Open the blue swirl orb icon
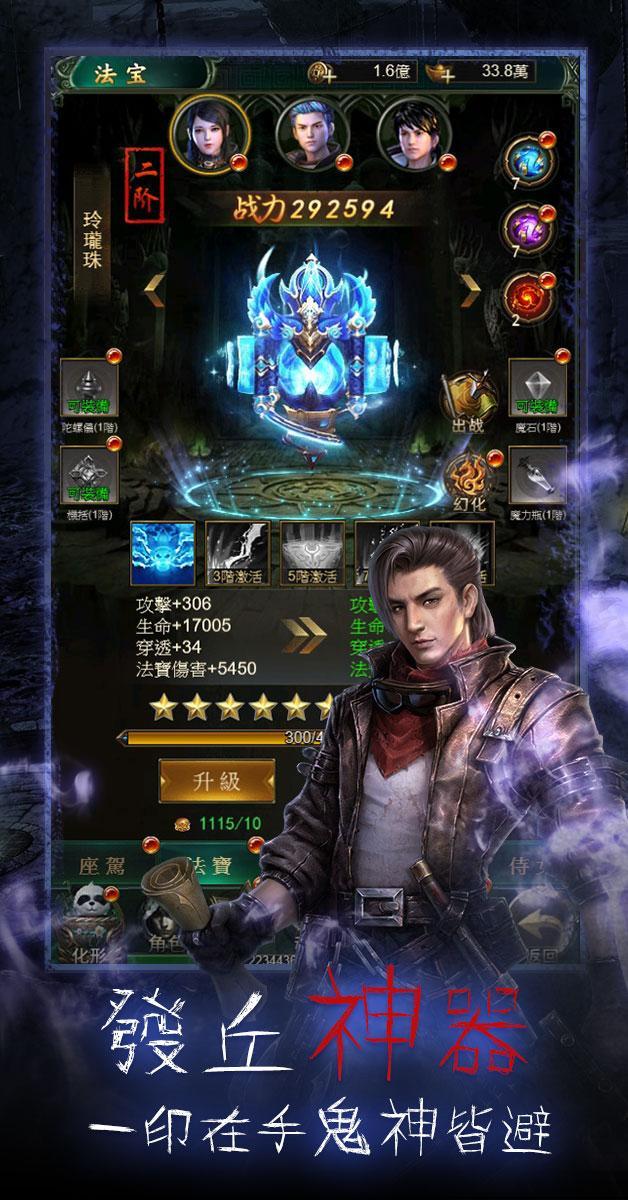Image resolution: width=628 pixels, height=1200 pixels. 526,160
